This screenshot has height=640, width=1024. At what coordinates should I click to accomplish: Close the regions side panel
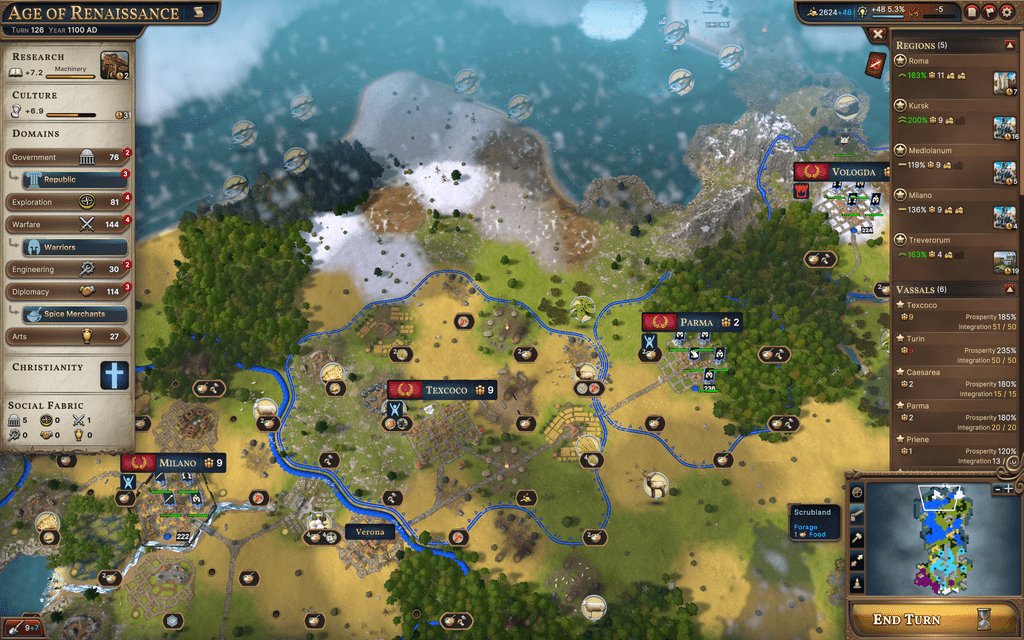tap(877, 34)
